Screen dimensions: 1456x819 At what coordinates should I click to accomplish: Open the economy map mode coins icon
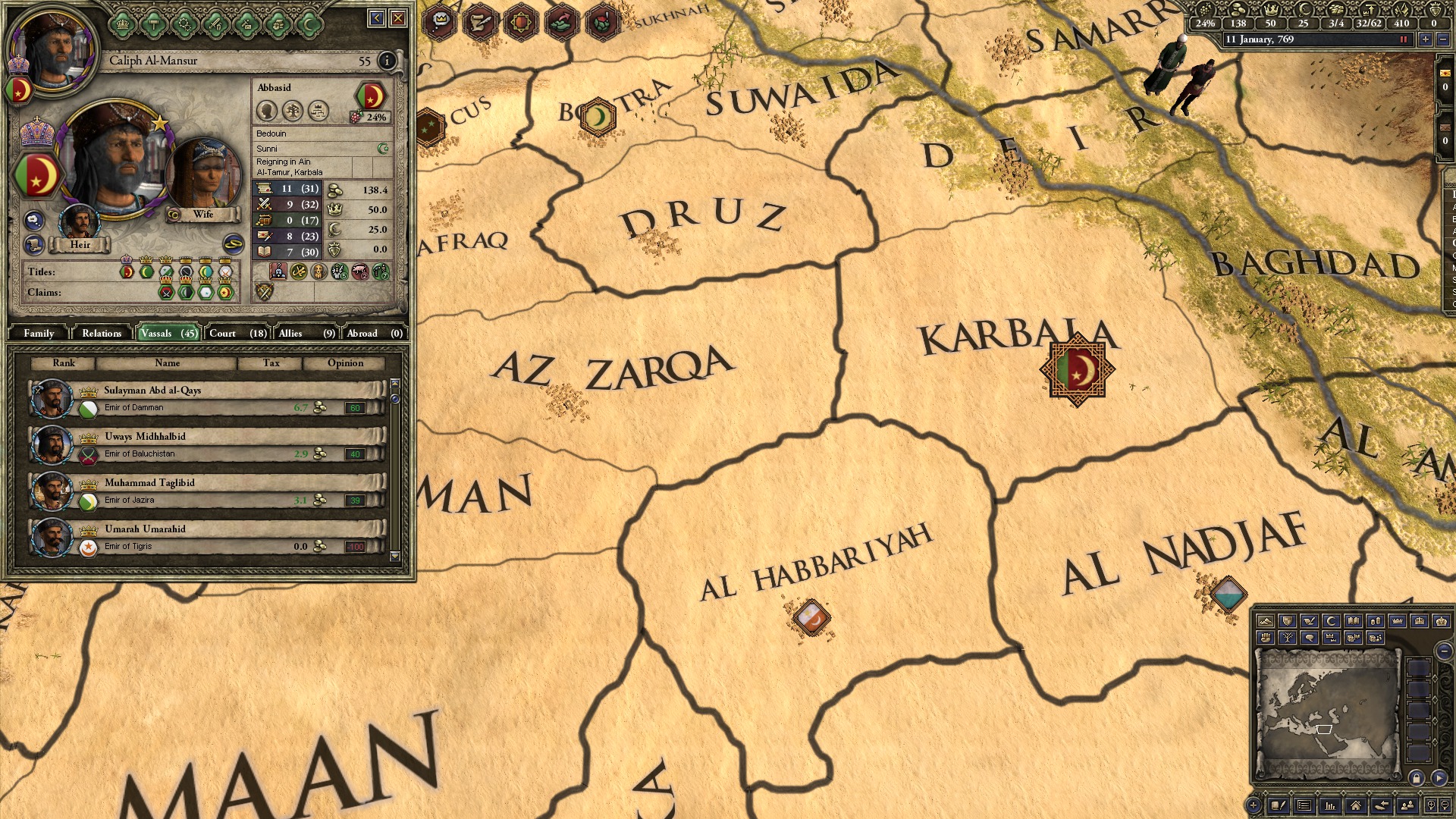point(1377,621)
